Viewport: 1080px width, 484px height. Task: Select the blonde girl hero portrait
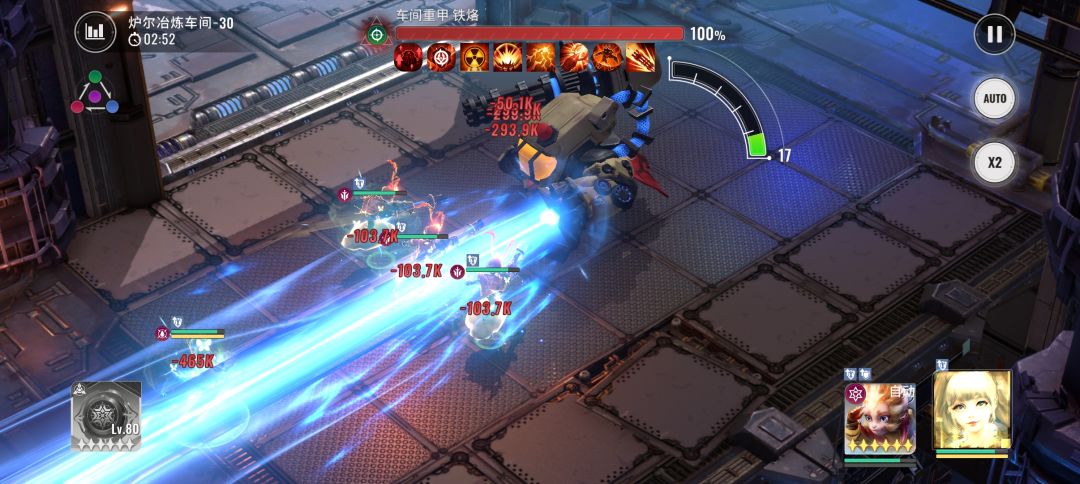pos(971,410)
